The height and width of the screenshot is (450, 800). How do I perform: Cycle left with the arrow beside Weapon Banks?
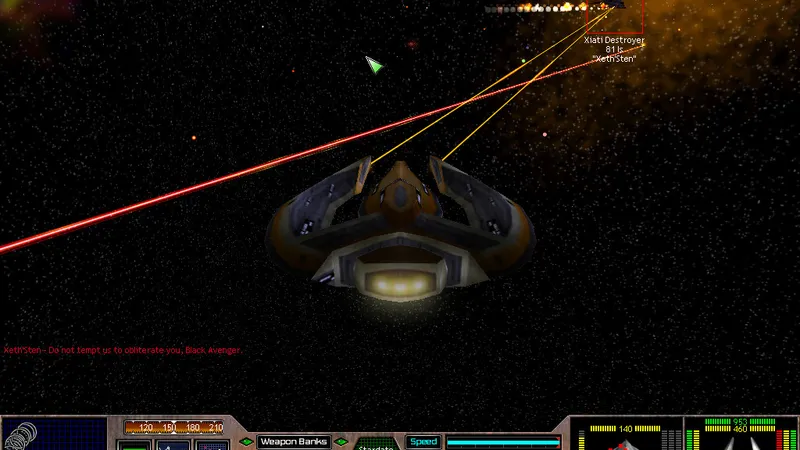246,441
